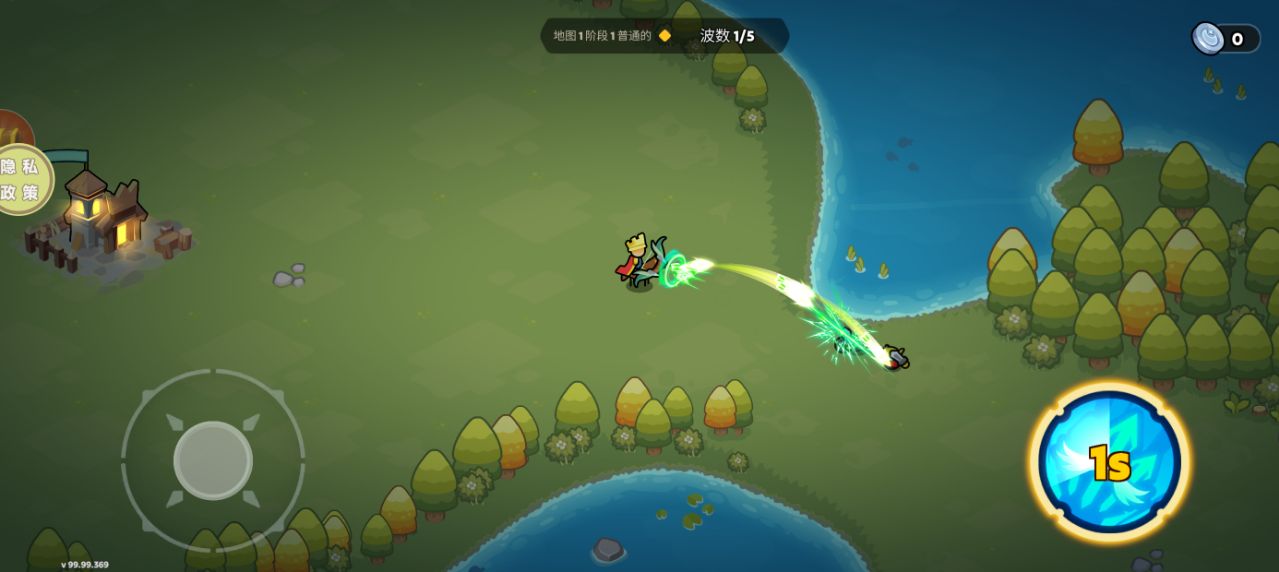Tap the virtual joystick center knob

pos(212,460)
